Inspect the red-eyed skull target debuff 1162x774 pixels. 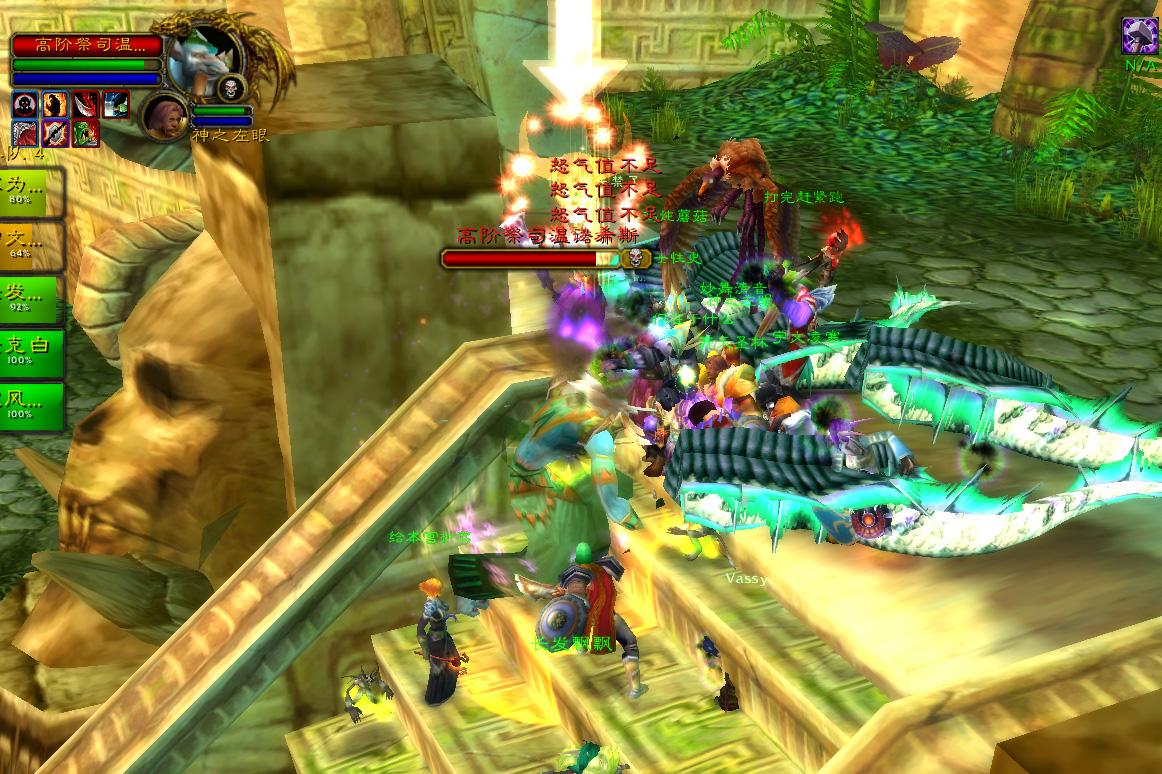[x=25, y=104]
